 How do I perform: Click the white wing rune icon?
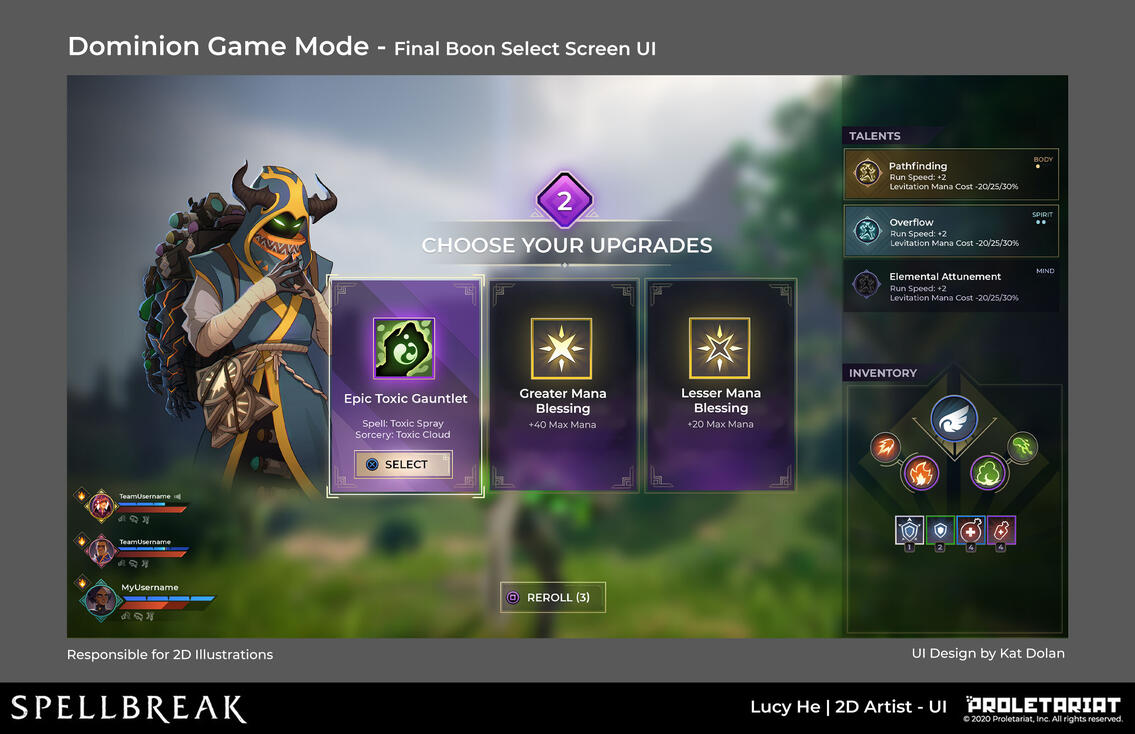(953, 419)
